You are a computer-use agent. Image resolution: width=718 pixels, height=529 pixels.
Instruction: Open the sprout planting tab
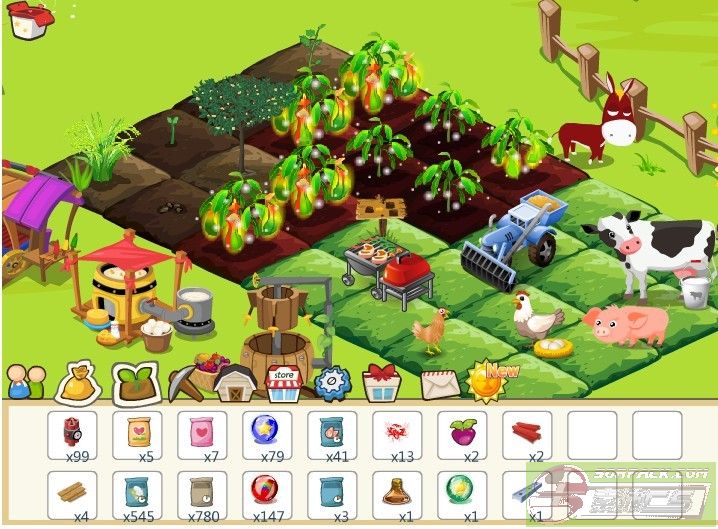tap(133, 381)
